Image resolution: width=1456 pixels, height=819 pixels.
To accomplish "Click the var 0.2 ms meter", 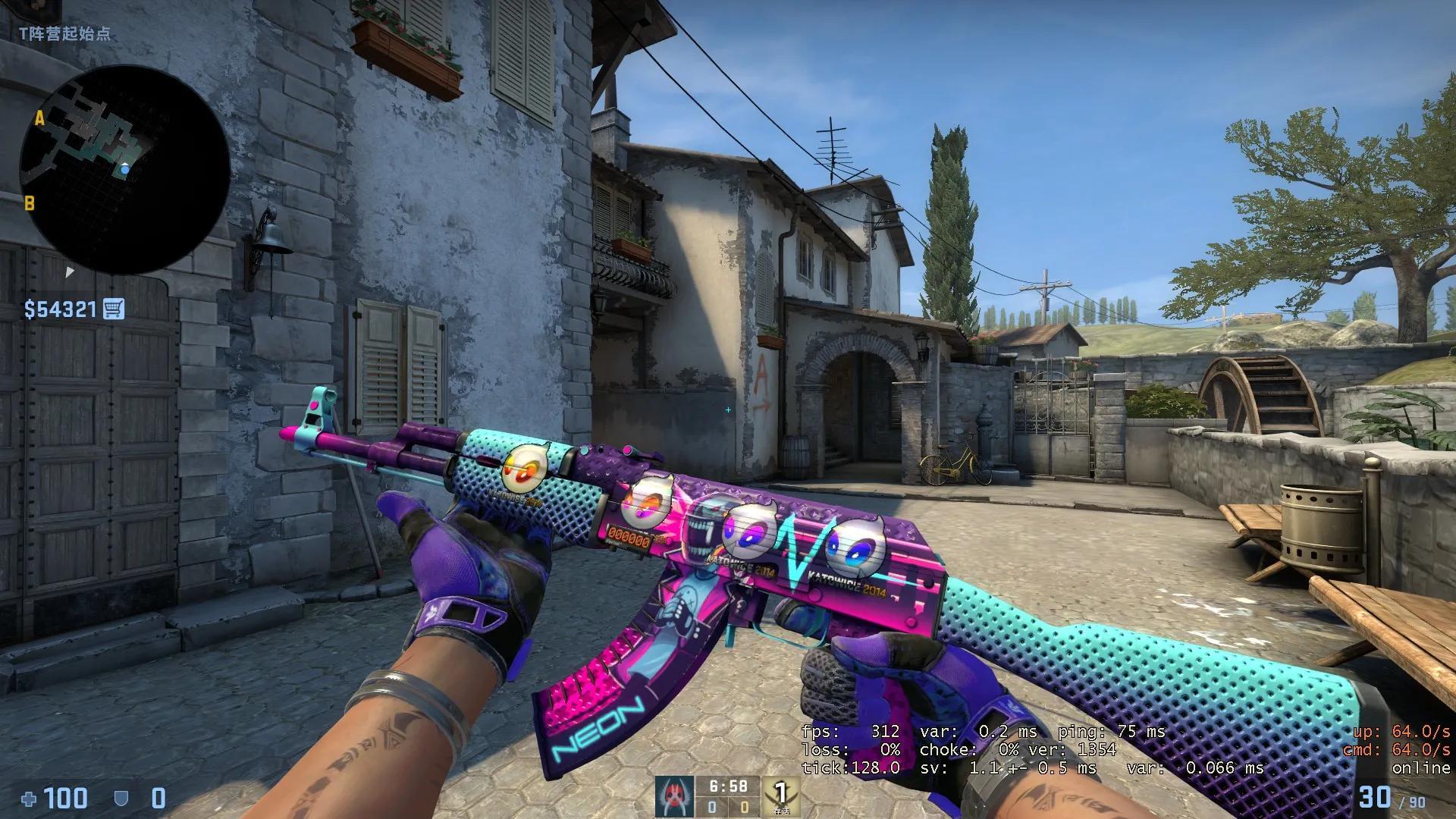I will 980,732.
